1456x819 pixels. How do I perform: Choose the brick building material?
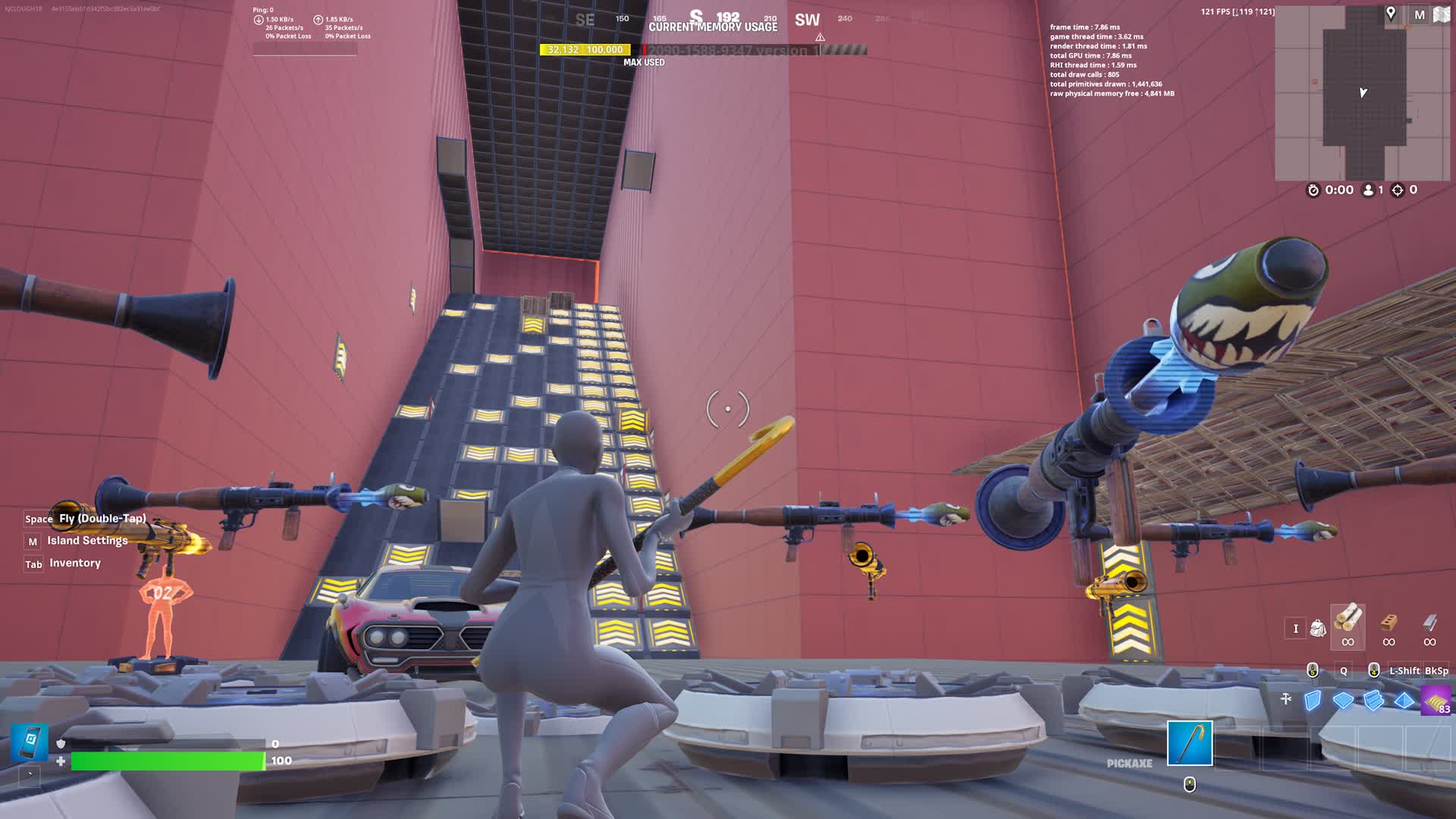[1389, 623]
